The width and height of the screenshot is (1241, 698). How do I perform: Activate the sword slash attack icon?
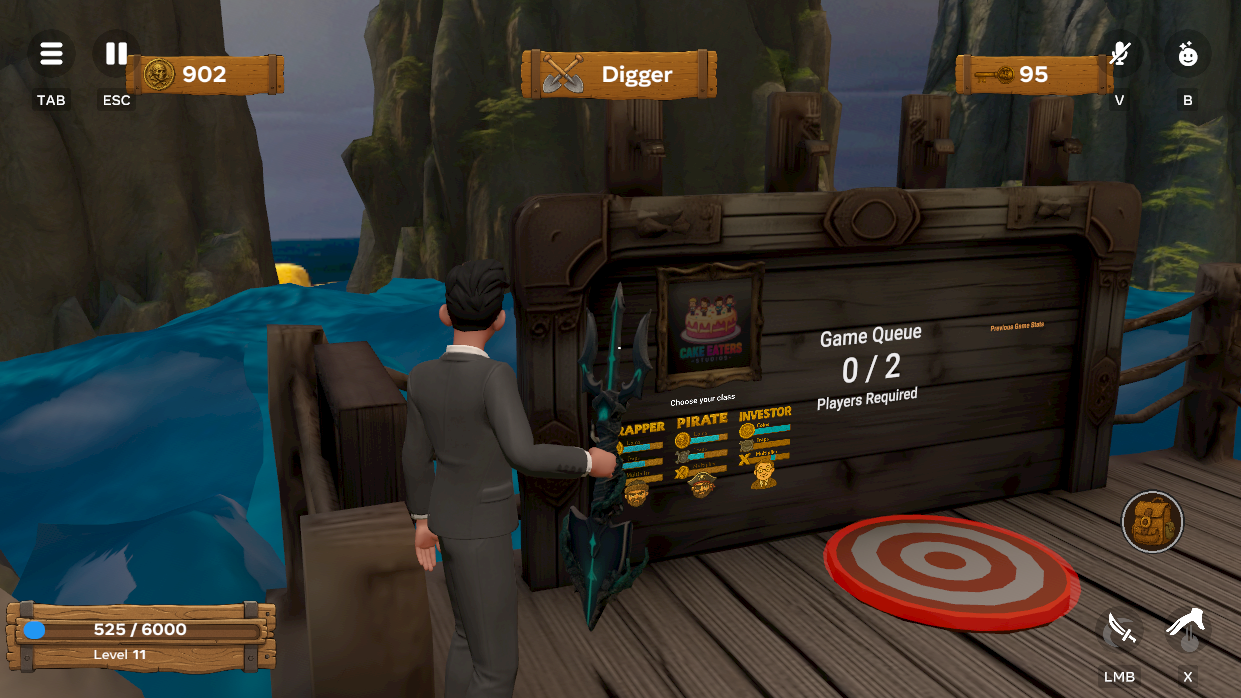click(x=1120, y=631)
